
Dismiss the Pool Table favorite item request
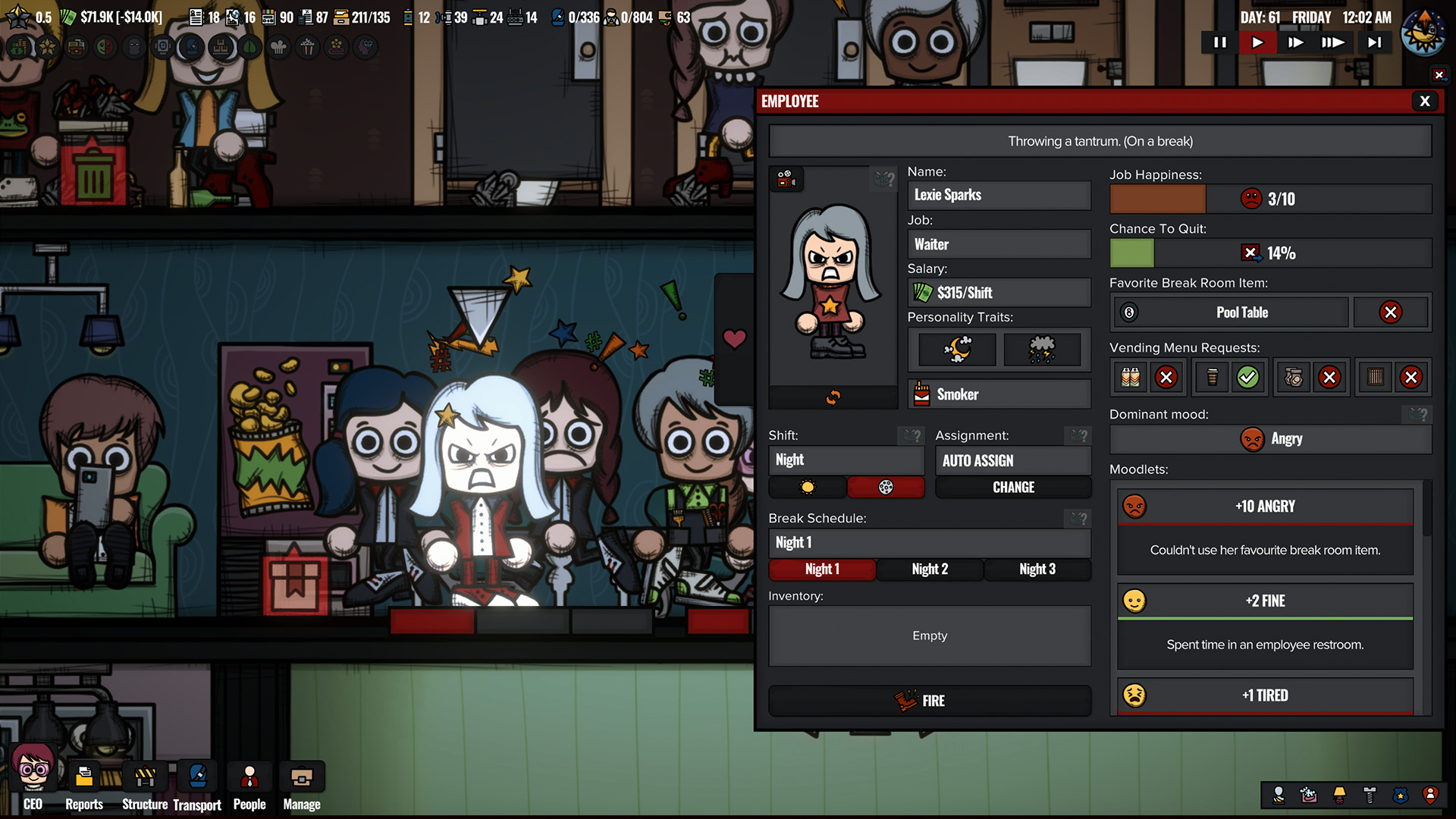tap(1390, 312)
